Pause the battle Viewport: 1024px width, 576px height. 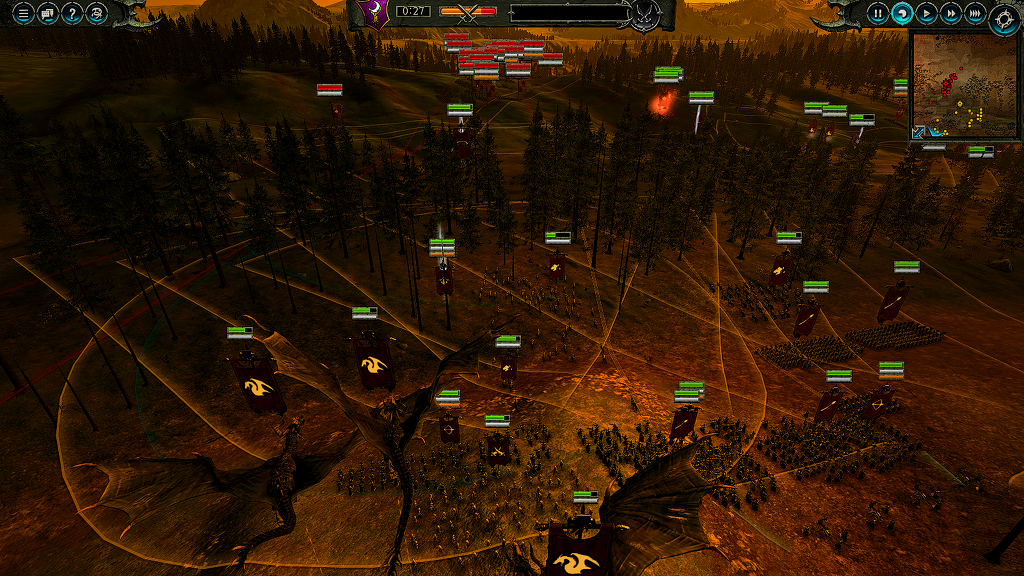(877, 13)
